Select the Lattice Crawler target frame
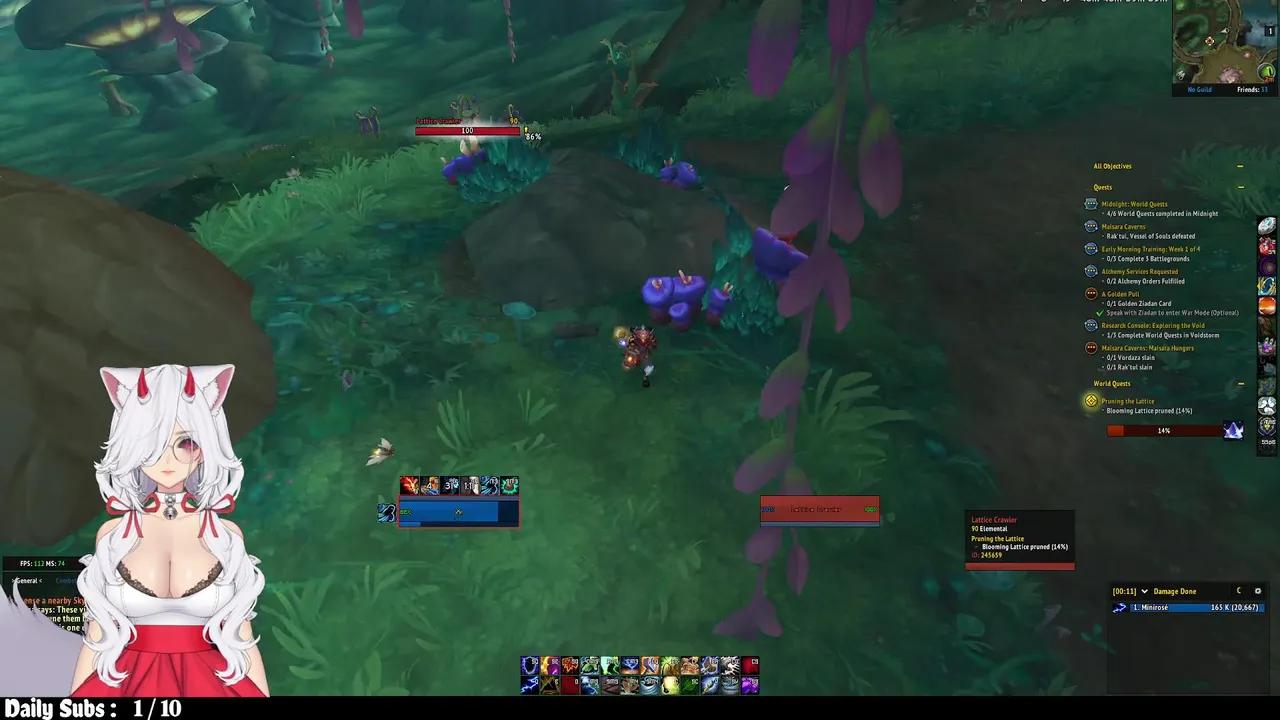The height and width of the screenshot is (720, 1280). 819,509
